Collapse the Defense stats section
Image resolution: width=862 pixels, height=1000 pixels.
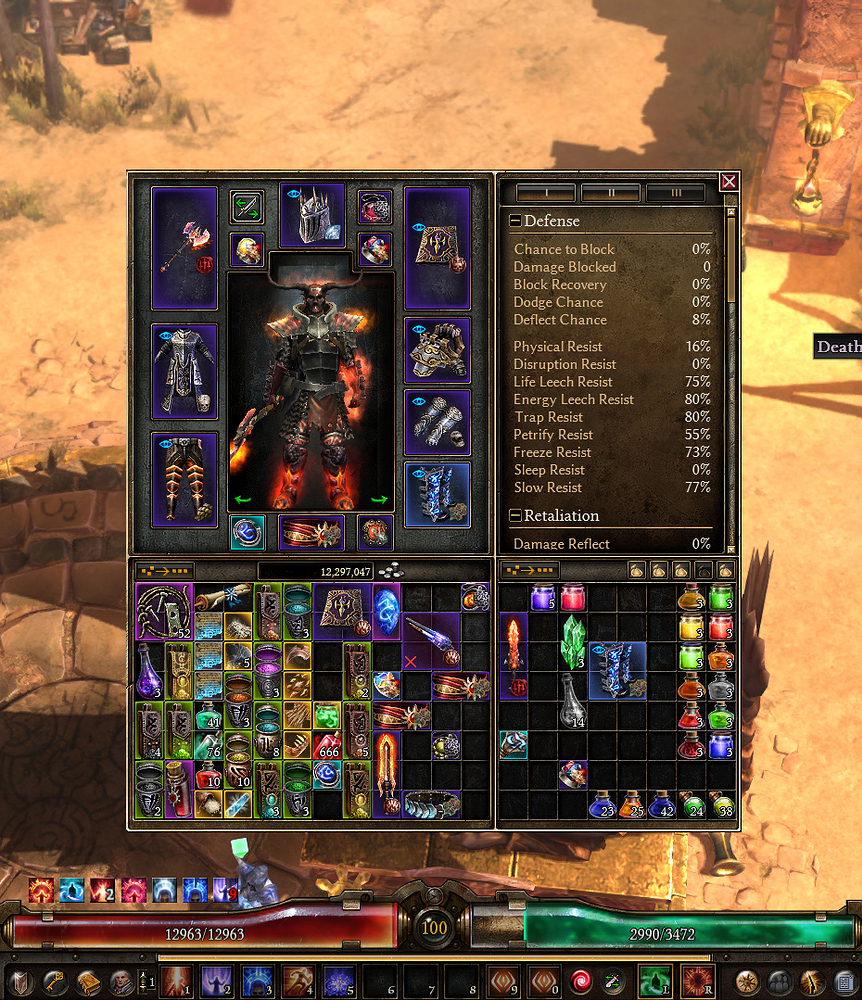click(x=515, y=221)
